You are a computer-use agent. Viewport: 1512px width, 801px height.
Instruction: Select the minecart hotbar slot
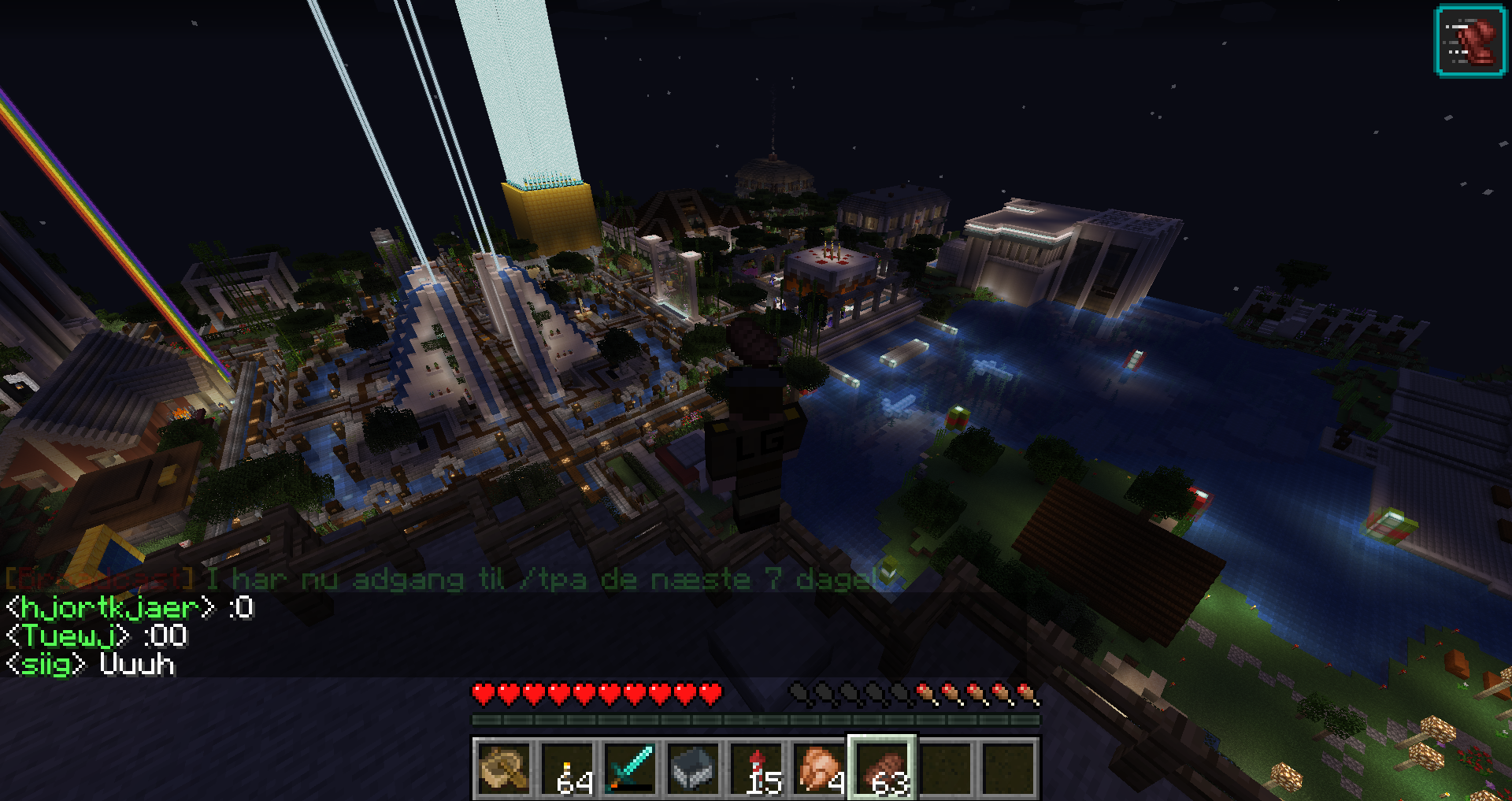pos(693,769)
